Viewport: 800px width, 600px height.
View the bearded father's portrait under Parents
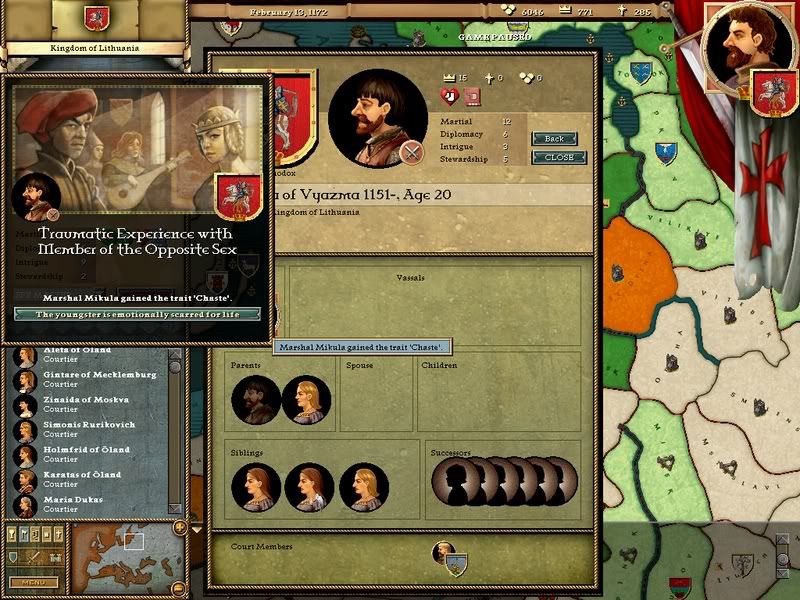255,400
